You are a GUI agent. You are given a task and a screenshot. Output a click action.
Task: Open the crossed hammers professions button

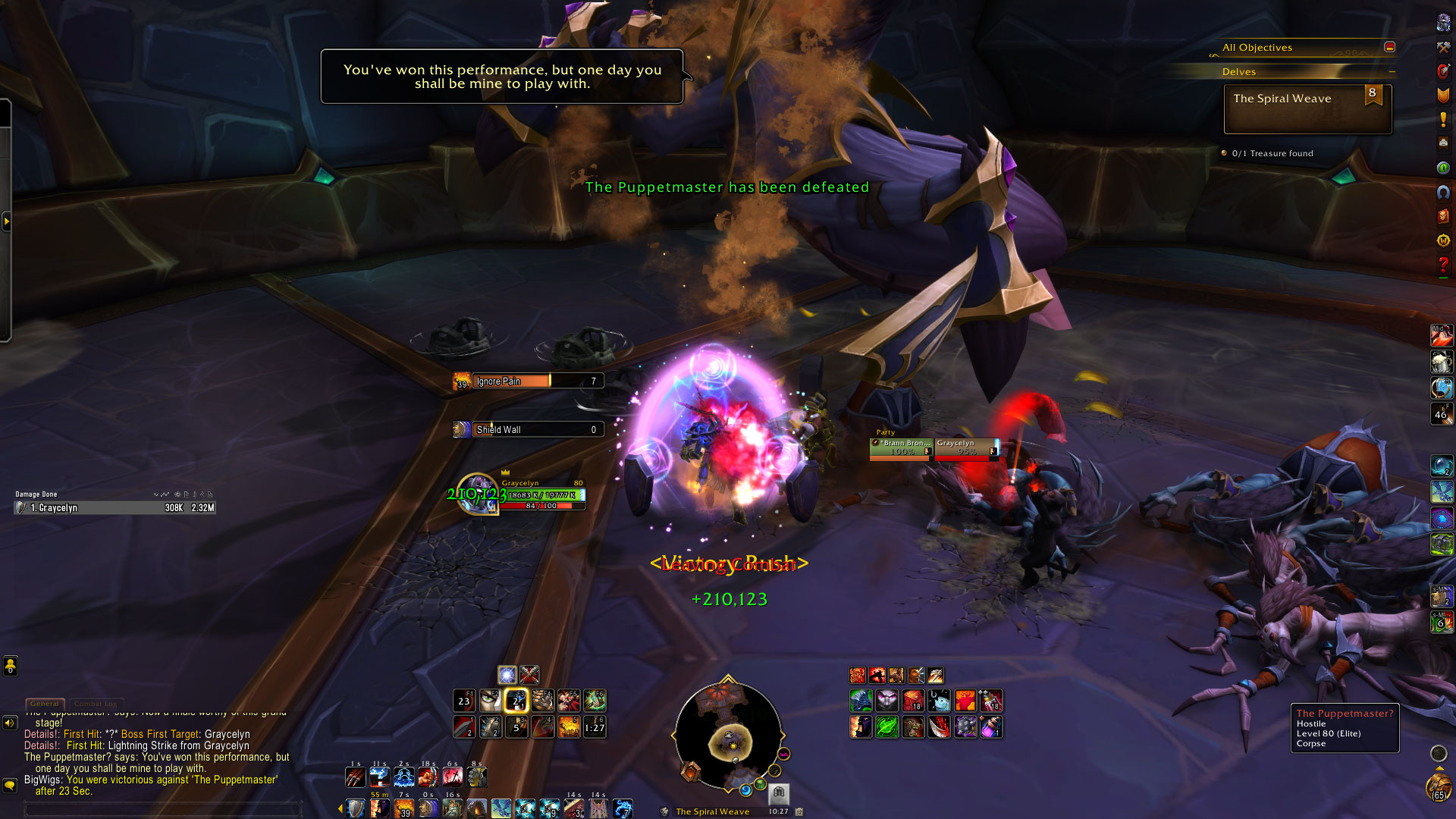[1443, 47]
